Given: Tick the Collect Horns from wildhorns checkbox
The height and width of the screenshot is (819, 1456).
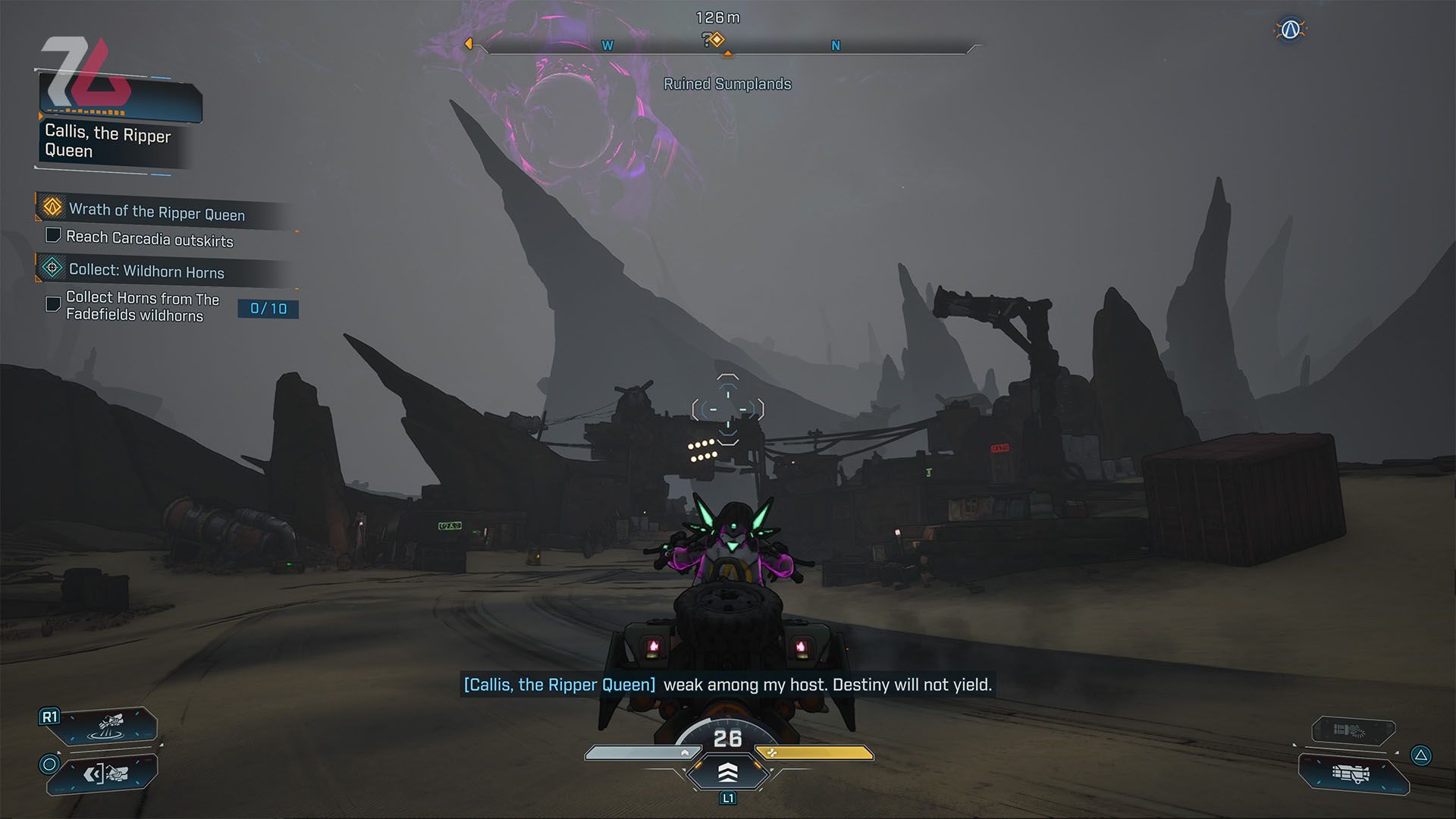Looking at the screenshot, I should click(x=53, y=304).
